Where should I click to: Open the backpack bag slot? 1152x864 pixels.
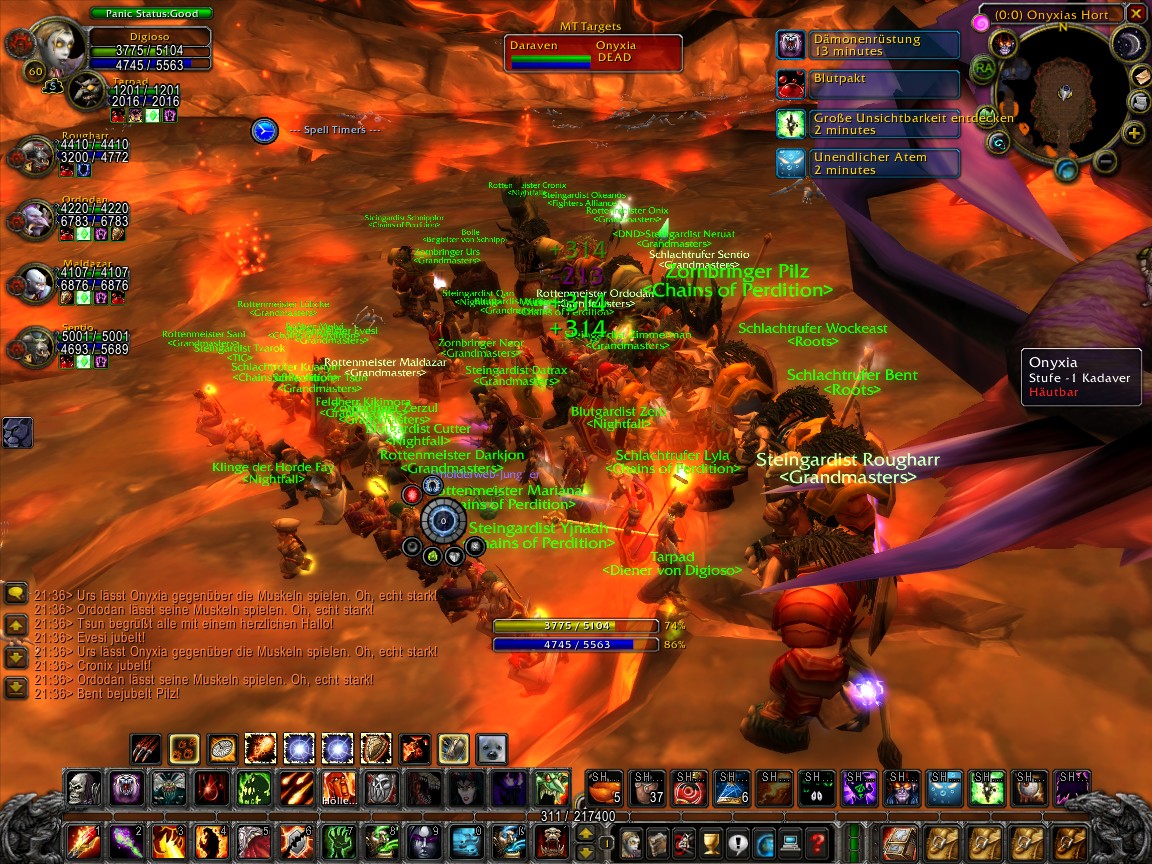(896, 842)
